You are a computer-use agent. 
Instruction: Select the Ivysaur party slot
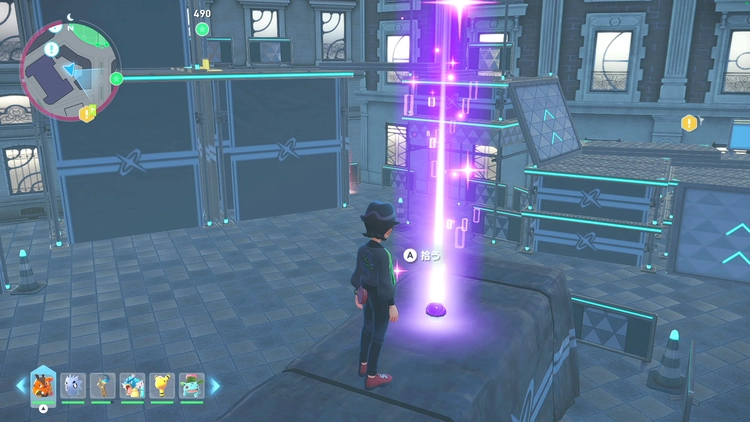(191, 386)
